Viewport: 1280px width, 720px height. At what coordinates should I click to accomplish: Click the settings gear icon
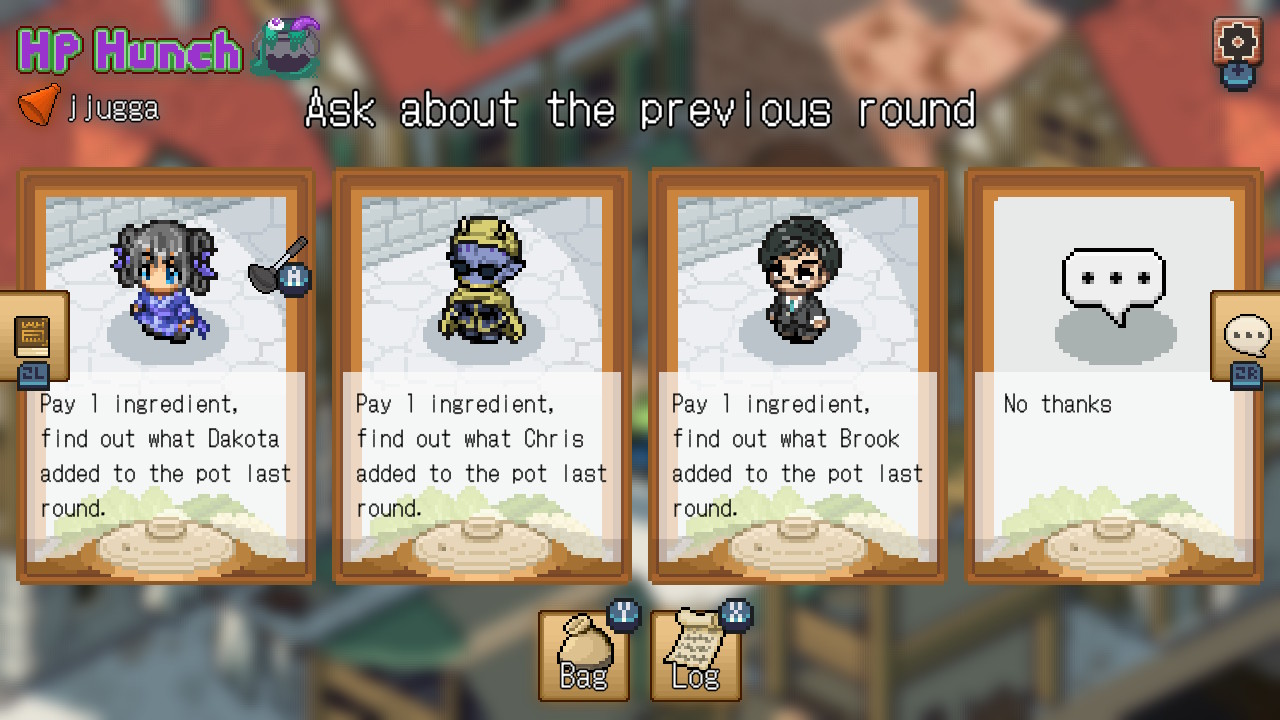1237,42
